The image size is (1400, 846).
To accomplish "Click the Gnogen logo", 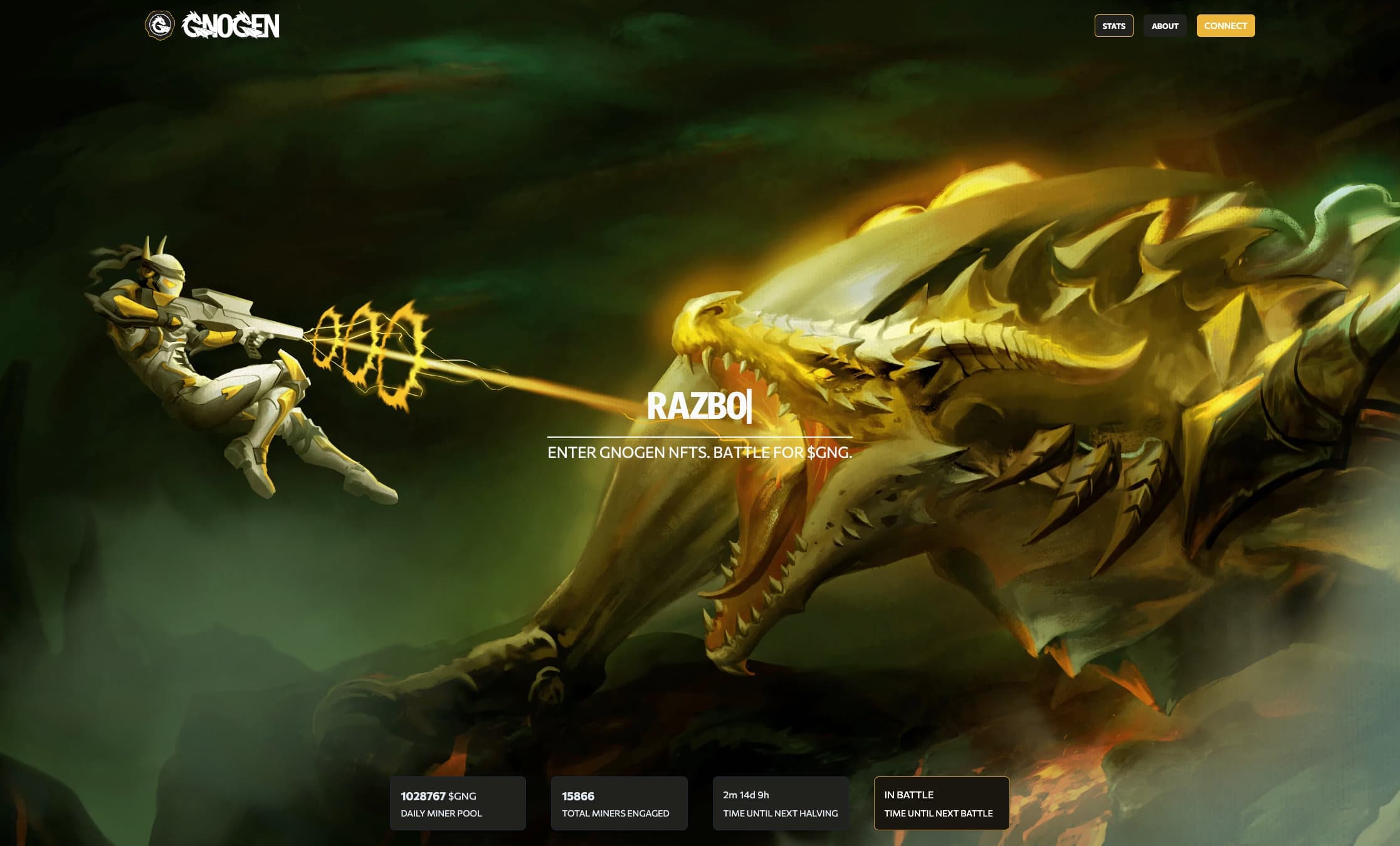I will pyautogui.click(x=213, y=26).
